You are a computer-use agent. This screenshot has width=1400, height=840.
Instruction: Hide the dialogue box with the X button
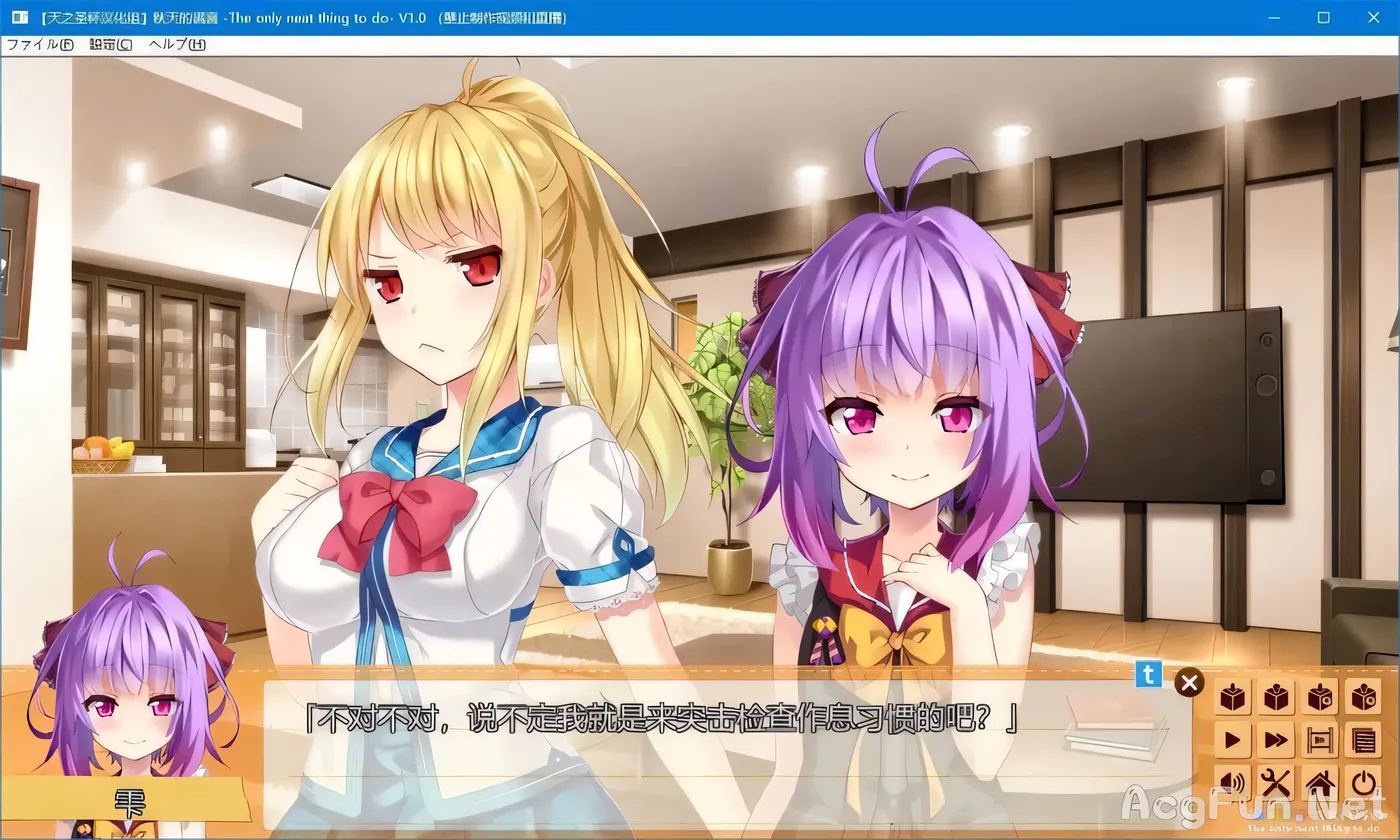[1189, 682]
